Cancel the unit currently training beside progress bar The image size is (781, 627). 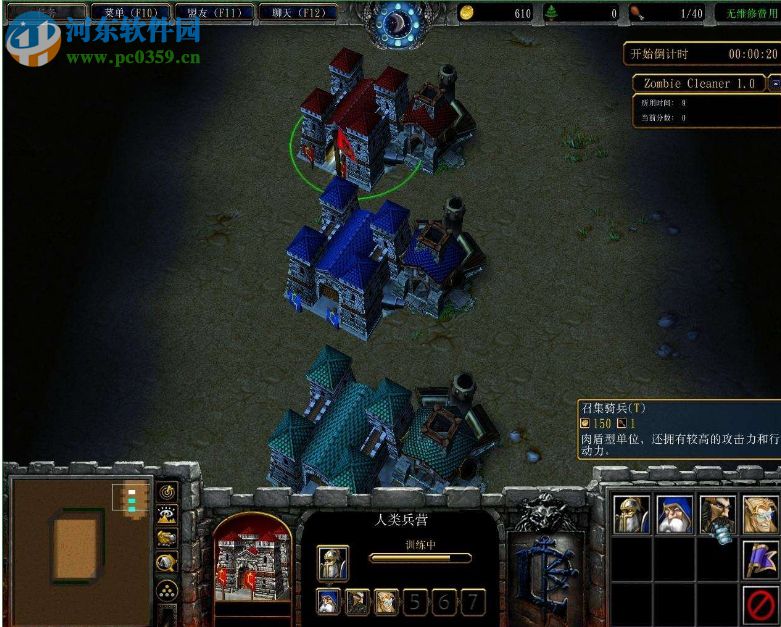click(x=333, y=562)
